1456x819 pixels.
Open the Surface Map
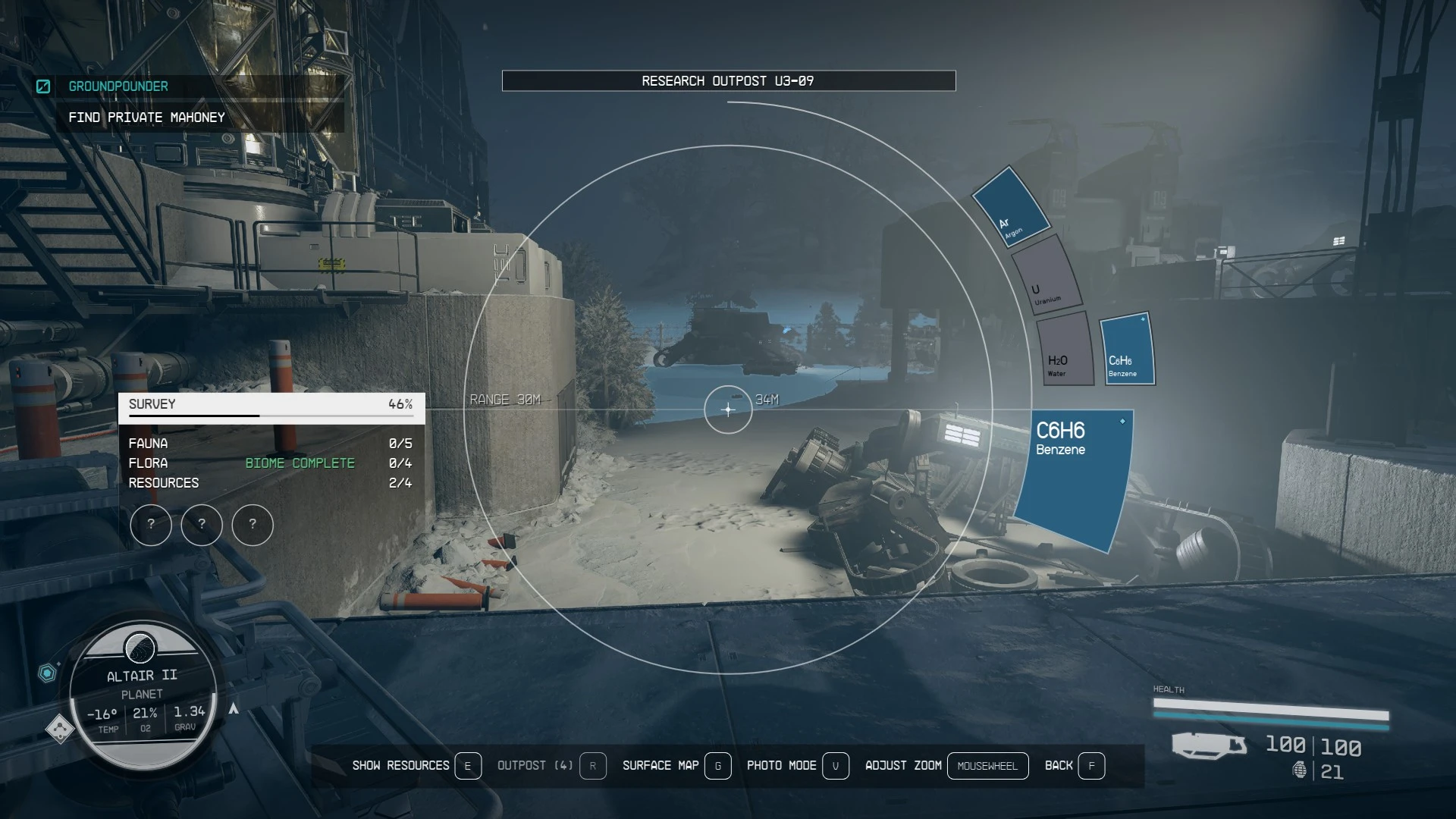click(675, 766)
